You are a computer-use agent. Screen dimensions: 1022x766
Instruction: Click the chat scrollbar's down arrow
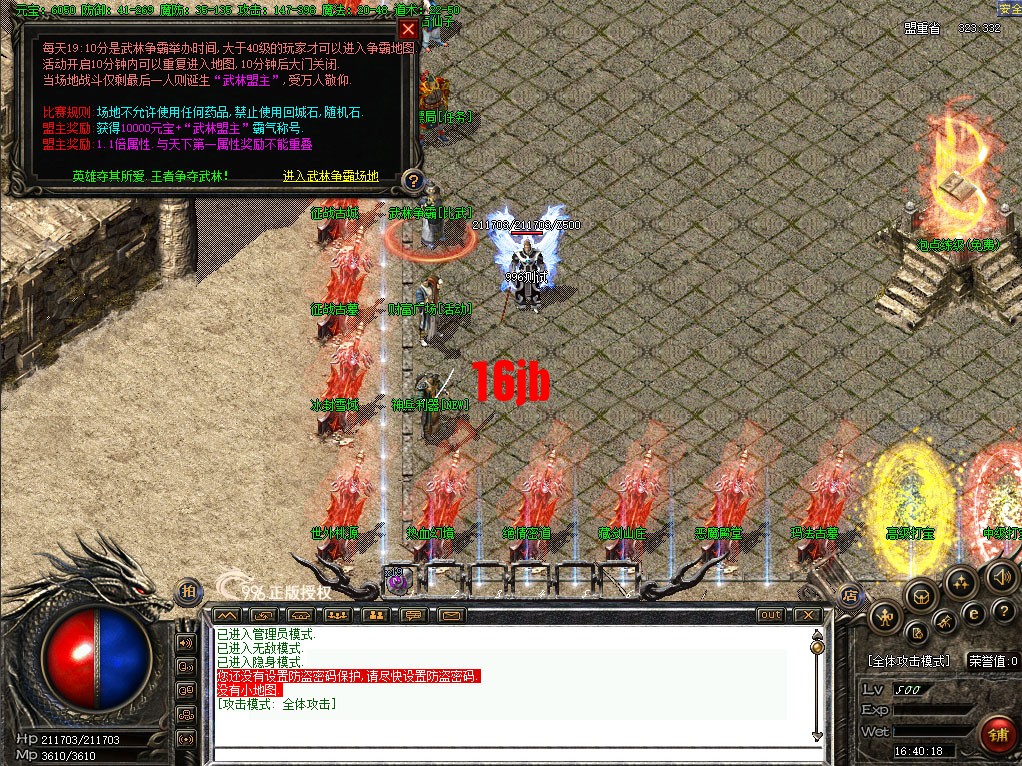tap(817, 737)
